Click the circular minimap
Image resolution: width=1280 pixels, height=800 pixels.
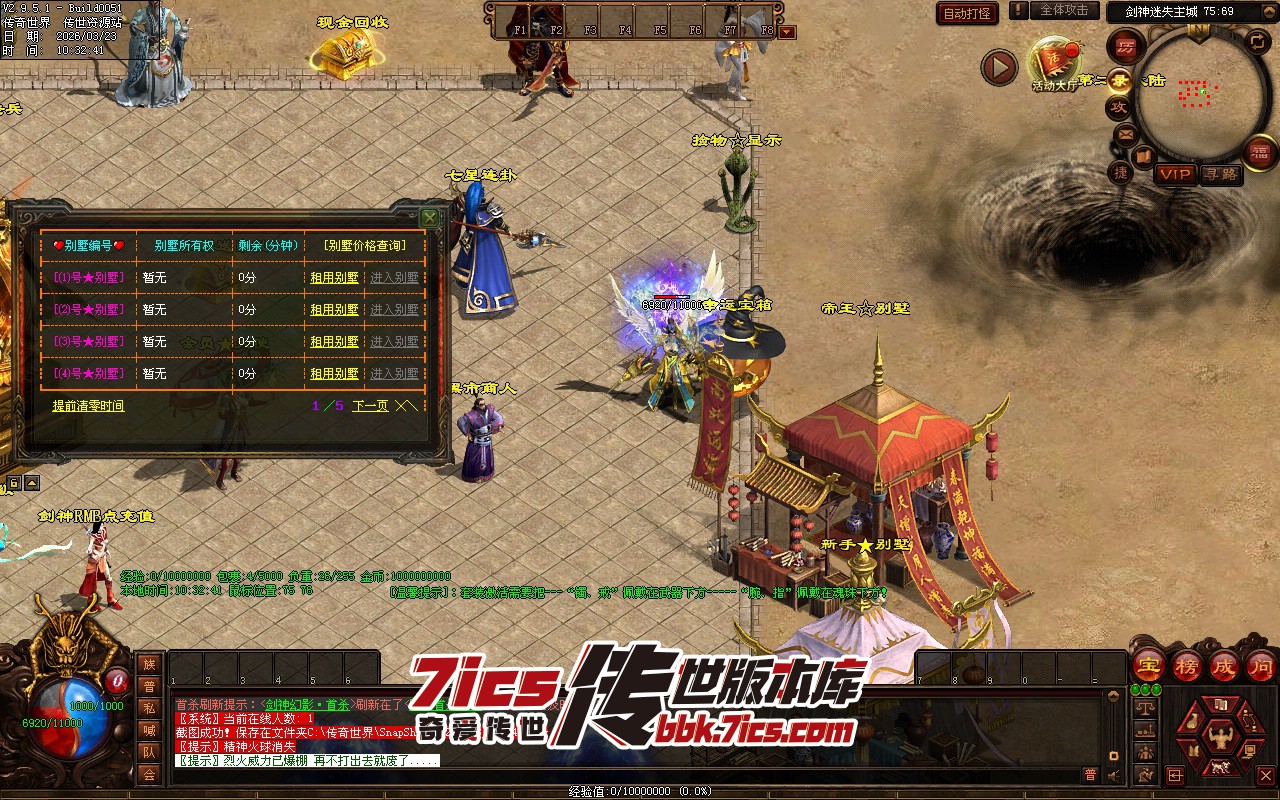[1195, 95]
